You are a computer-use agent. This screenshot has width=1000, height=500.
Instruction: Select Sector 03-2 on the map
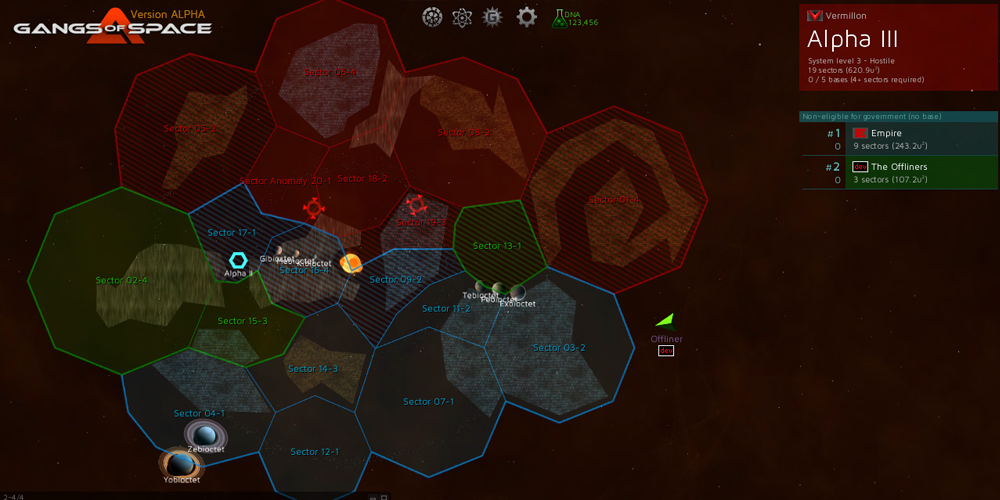(x=559, y=348)
